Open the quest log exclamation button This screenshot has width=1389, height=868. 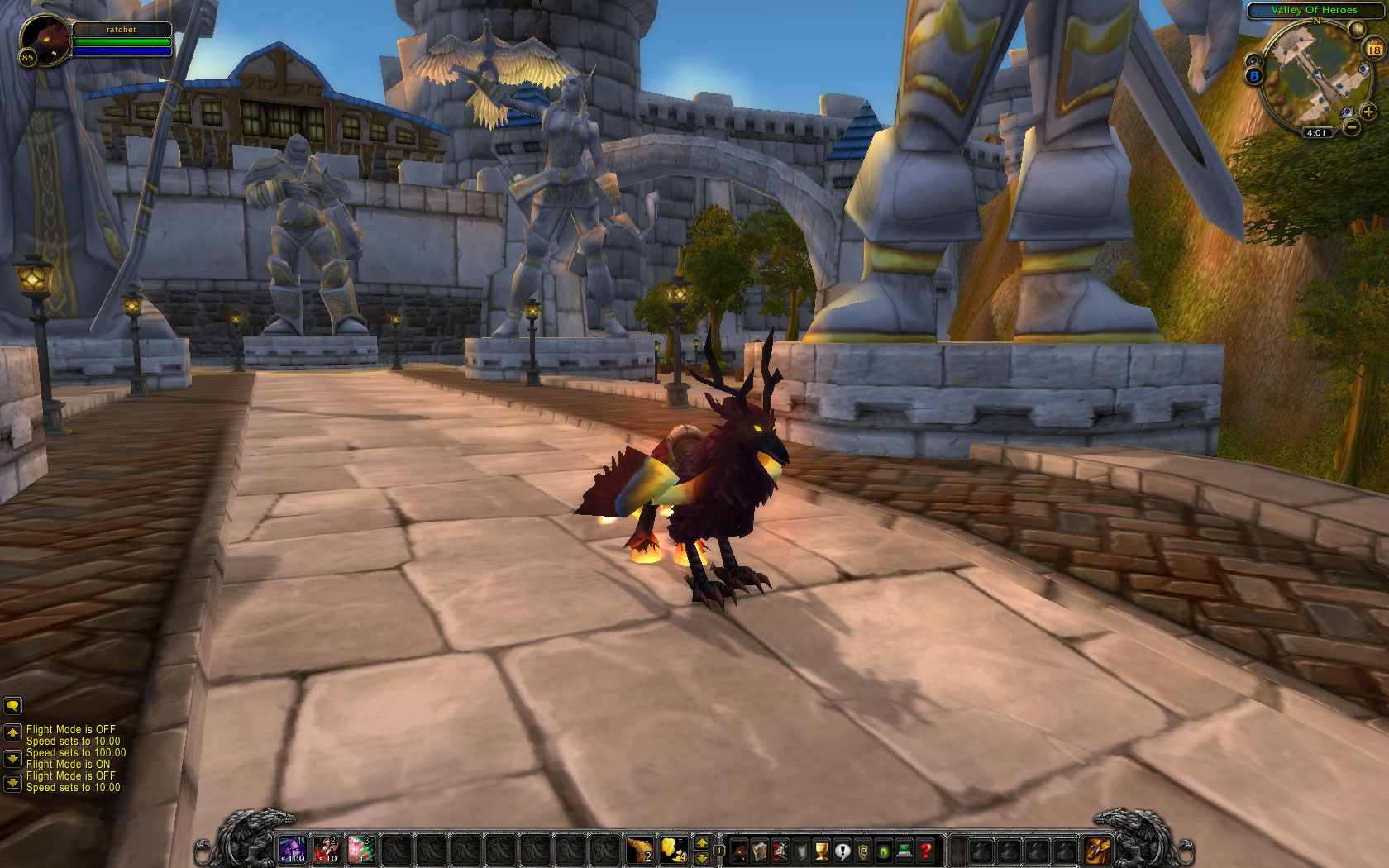tap(842, 850)
